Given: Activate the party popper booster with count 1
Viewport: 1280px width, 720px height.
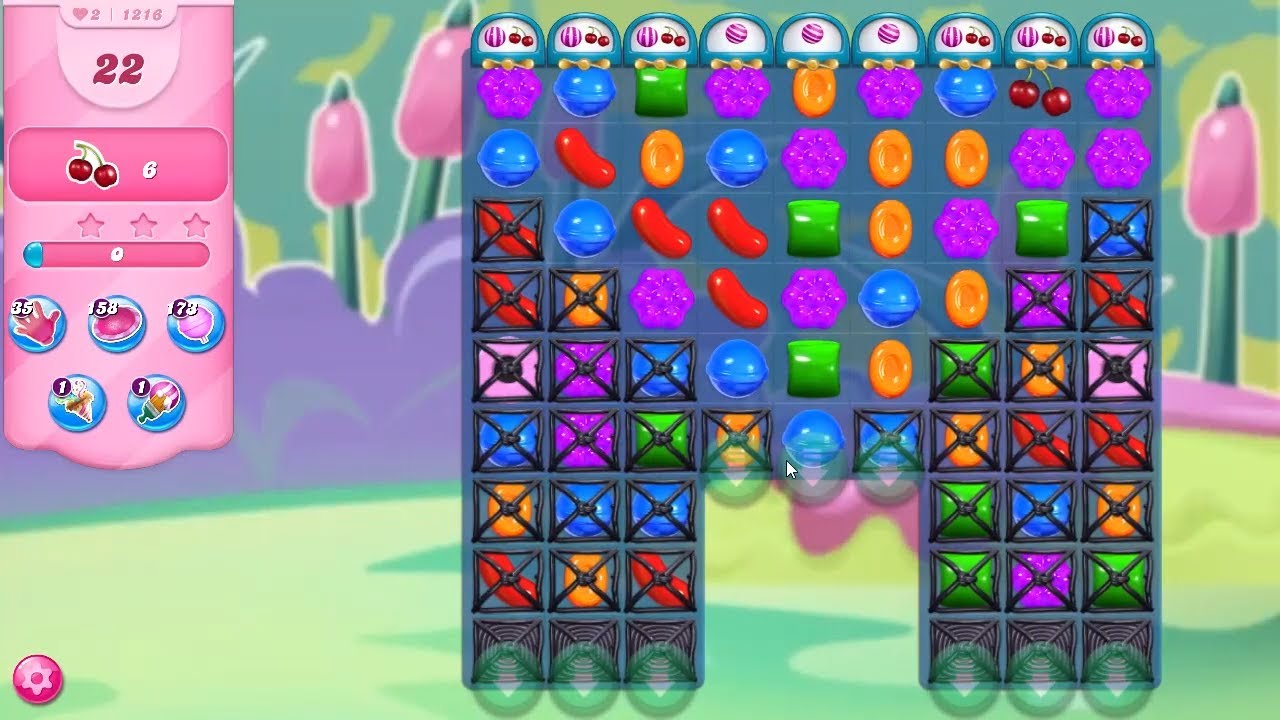Looking at the screenshot, I should coord(78,405).
